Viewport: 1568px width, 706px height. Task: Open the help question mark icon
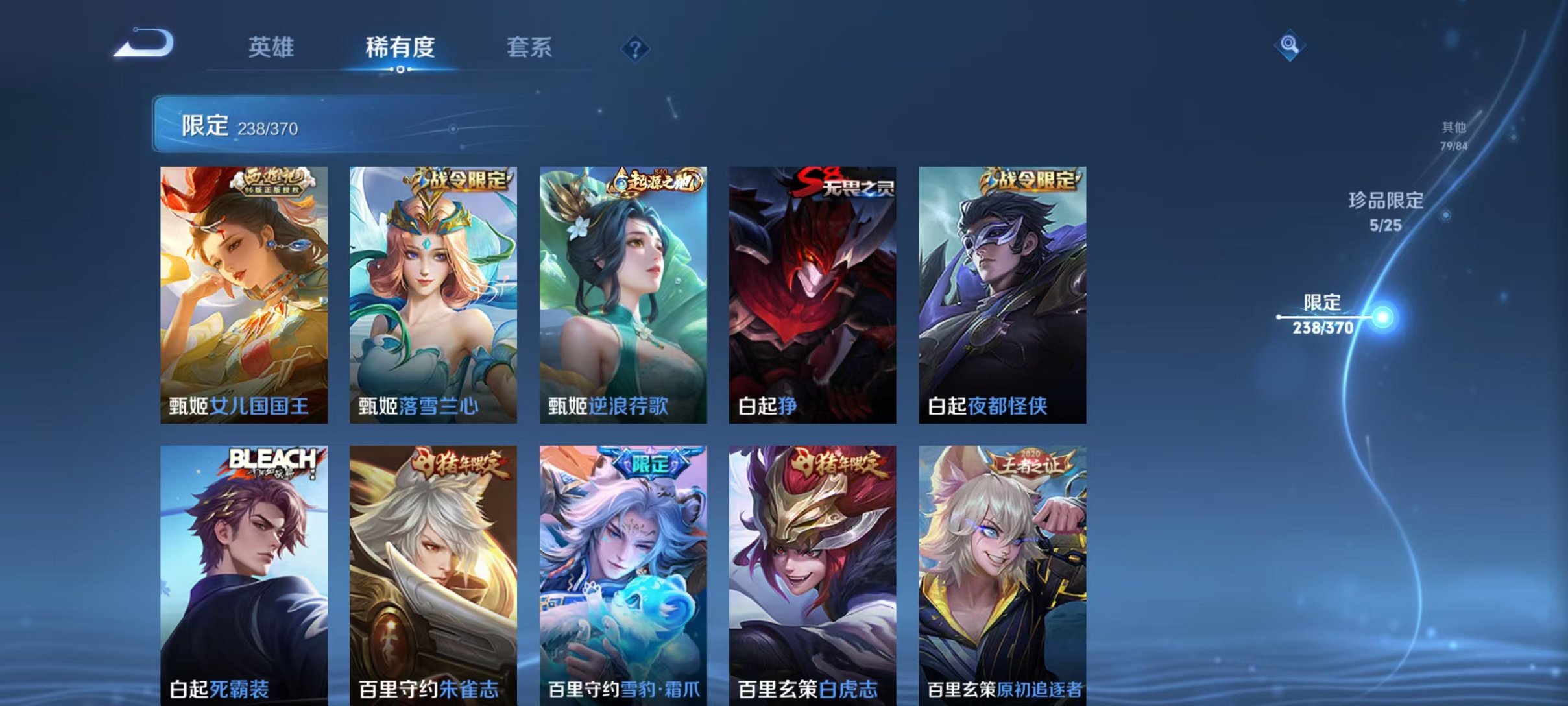coord(636,47)
